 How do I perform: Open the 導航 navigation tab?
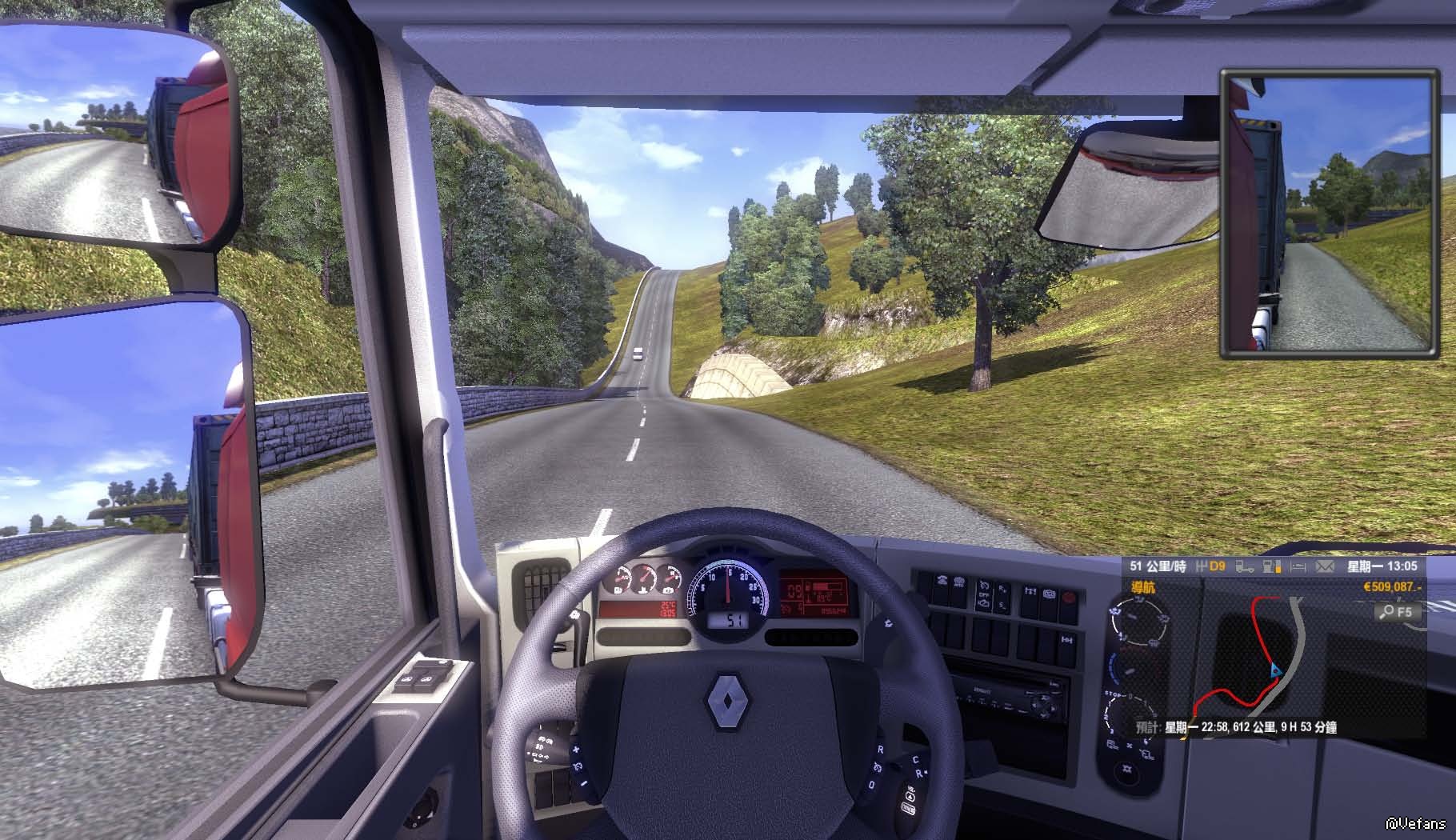pyautogui.click(x=1142, y=588)
